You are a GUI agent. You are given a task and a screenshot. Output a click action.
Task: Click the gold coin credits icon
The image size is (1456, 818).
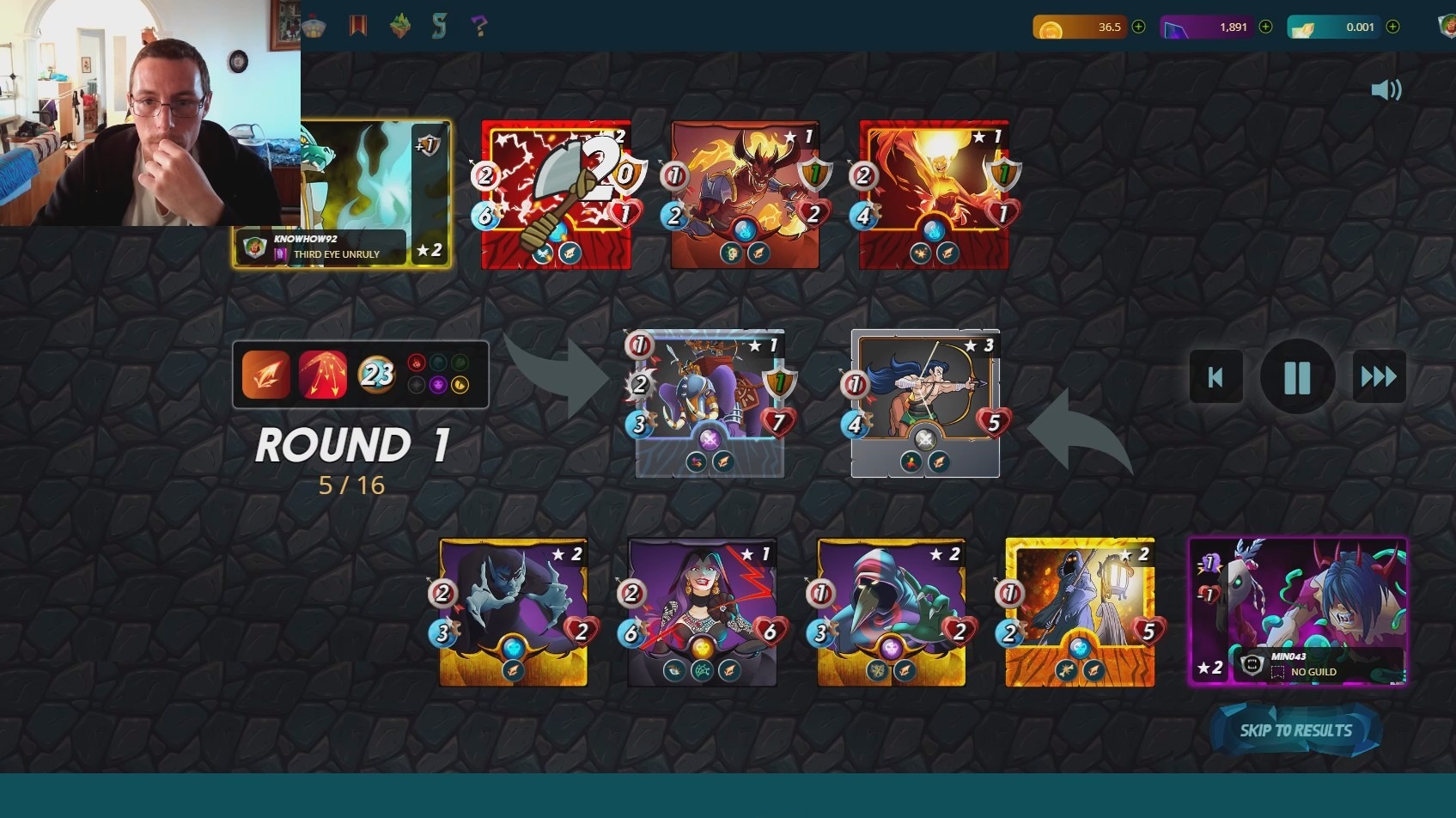pyautogui.click(x=1050, y=27)
